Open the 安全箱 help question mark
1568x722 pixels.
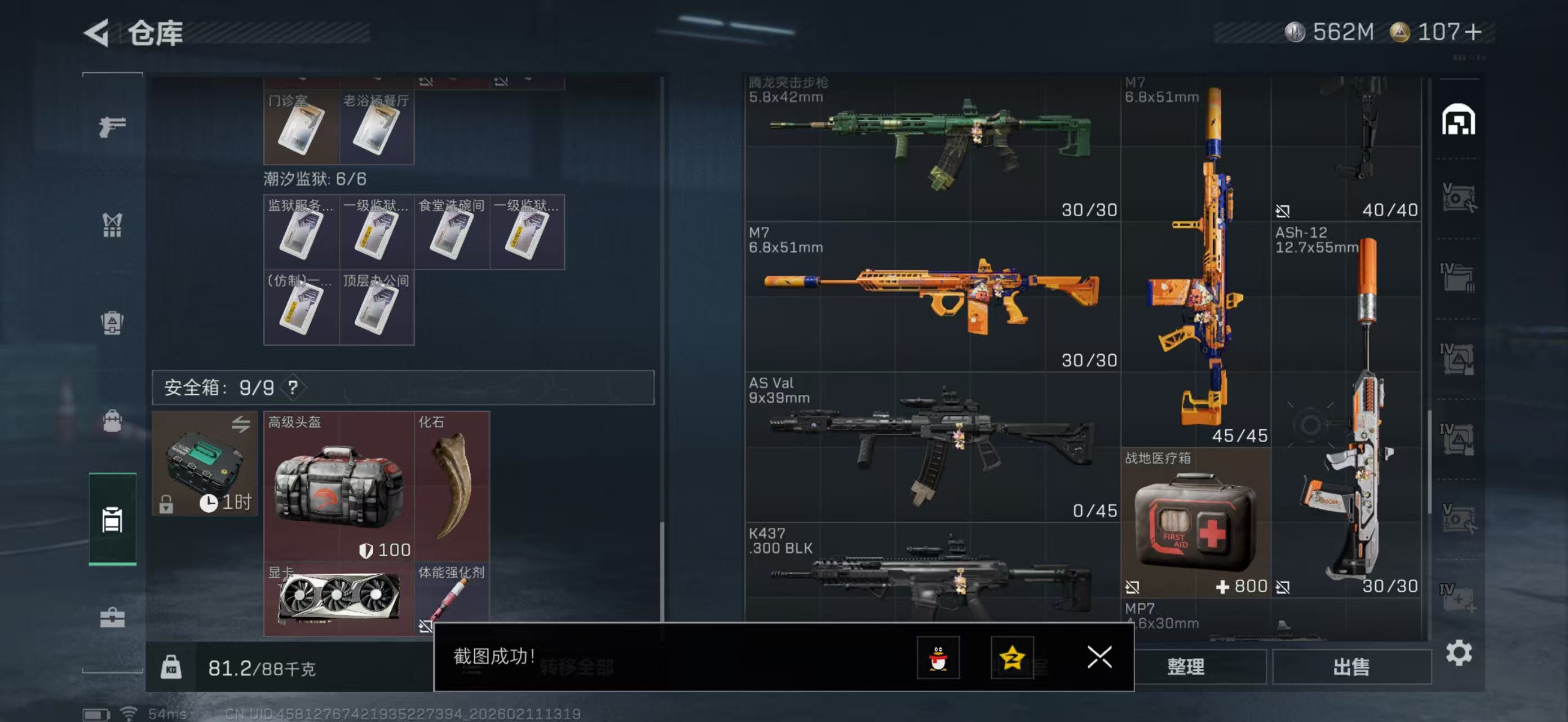293,387
